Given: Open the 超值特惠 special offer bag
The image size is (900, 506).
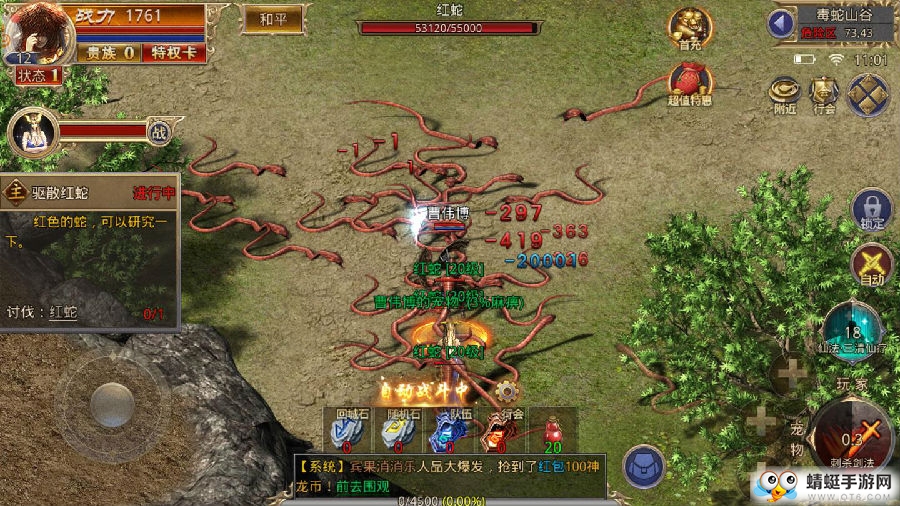Looking at the screenshot, I should coord(690,82).
